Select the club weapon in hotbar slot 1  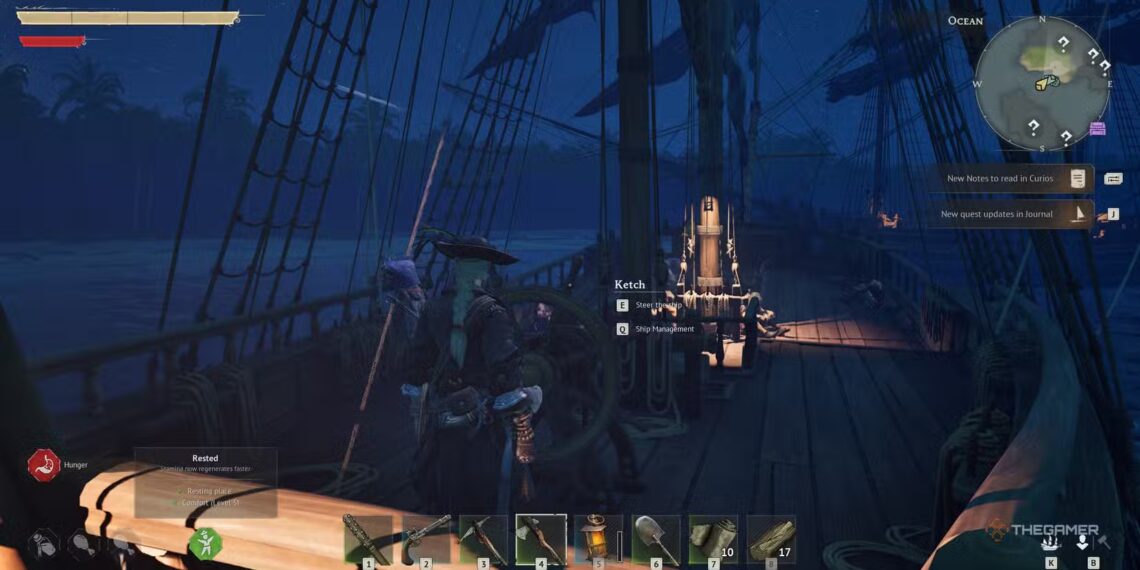(x=368, y=540)
